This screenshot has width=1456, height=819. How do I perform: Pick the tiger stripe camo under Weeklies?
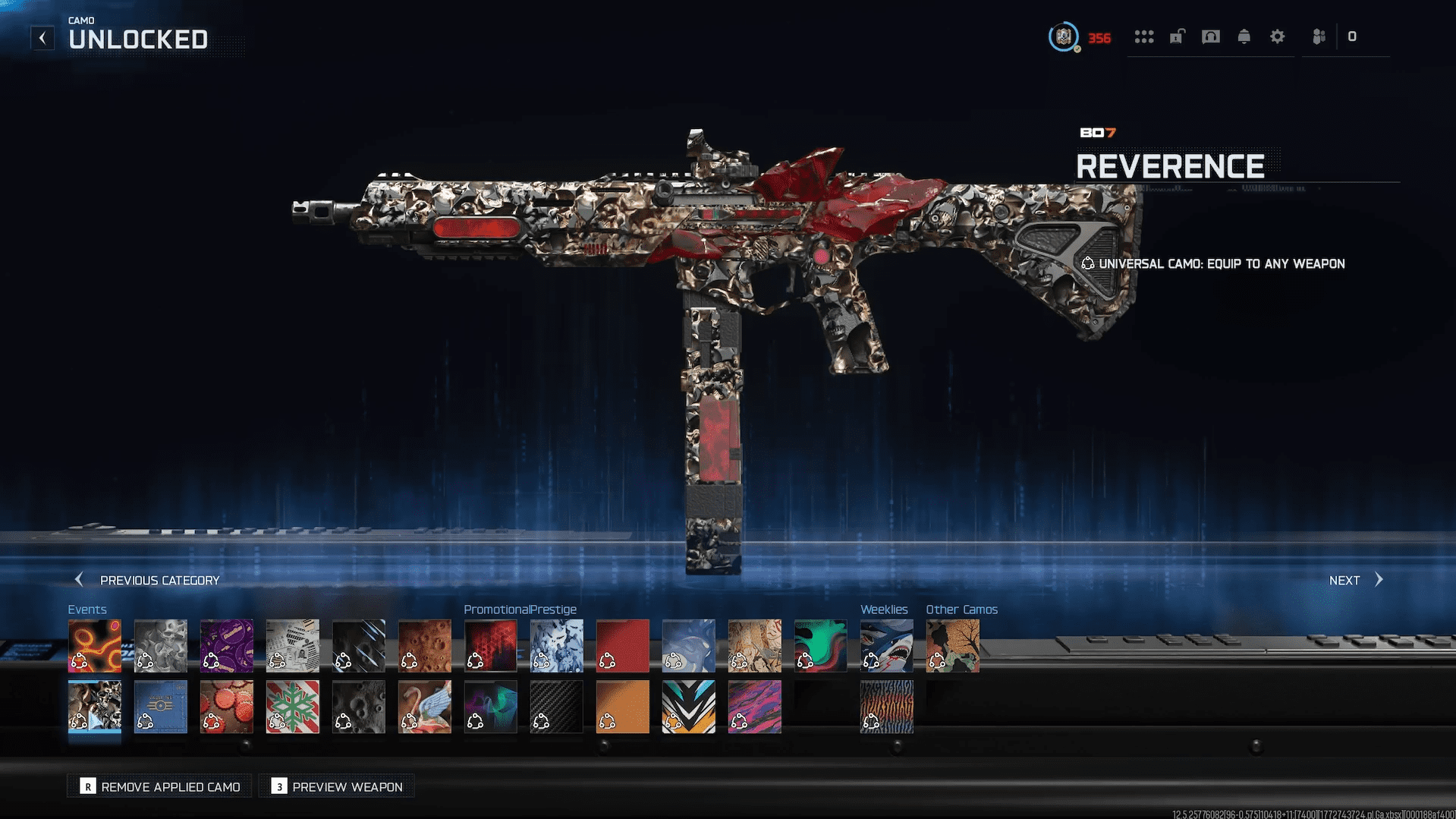886,707
